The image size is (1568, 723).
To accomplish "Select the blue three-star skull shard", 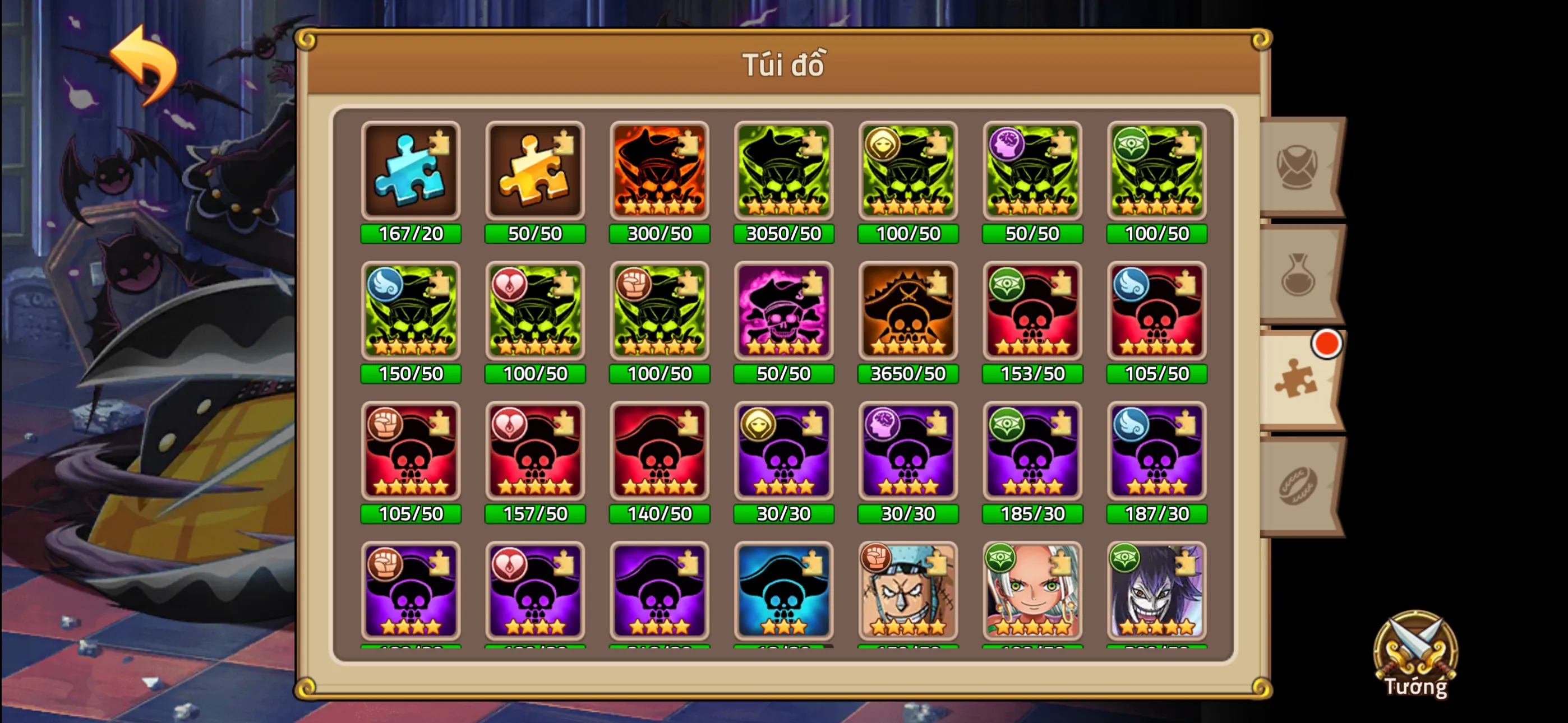I will pyautogui.click(x=783, y=591).
